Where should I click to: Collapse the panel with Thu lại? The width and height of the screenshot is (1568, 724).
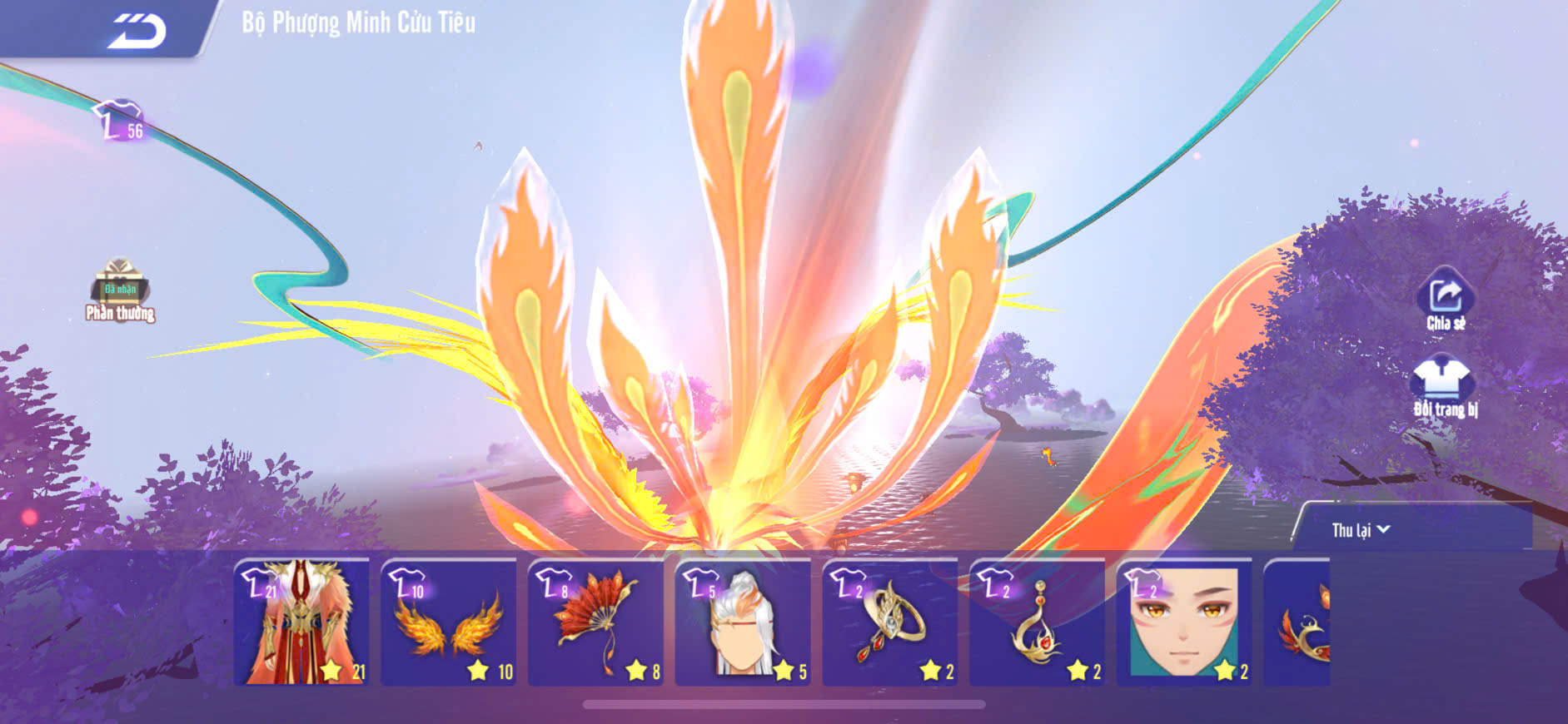click(1360, 530)
